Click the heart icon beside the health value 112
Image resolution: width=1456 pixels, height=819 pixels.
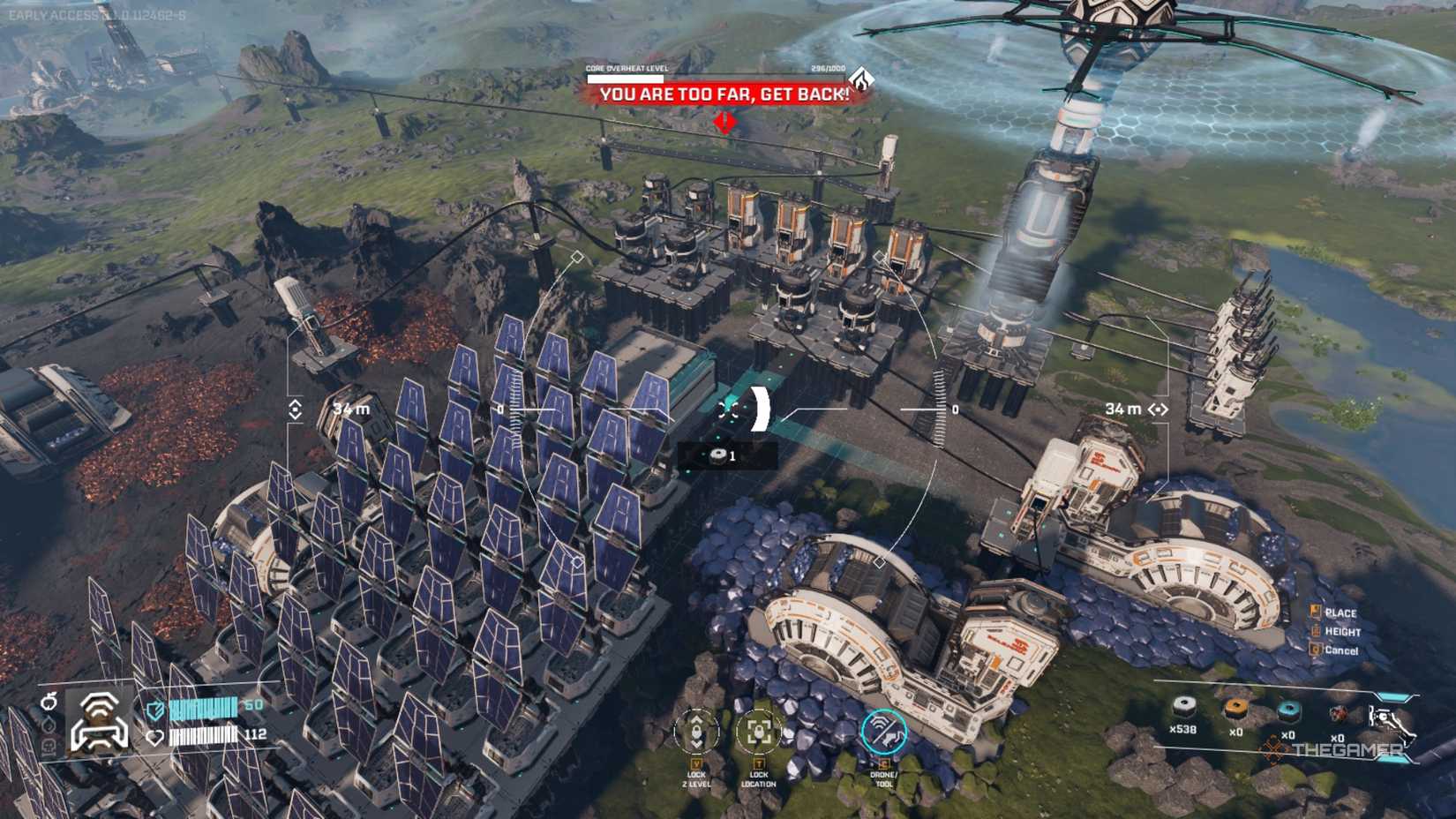tap(154, 737)
